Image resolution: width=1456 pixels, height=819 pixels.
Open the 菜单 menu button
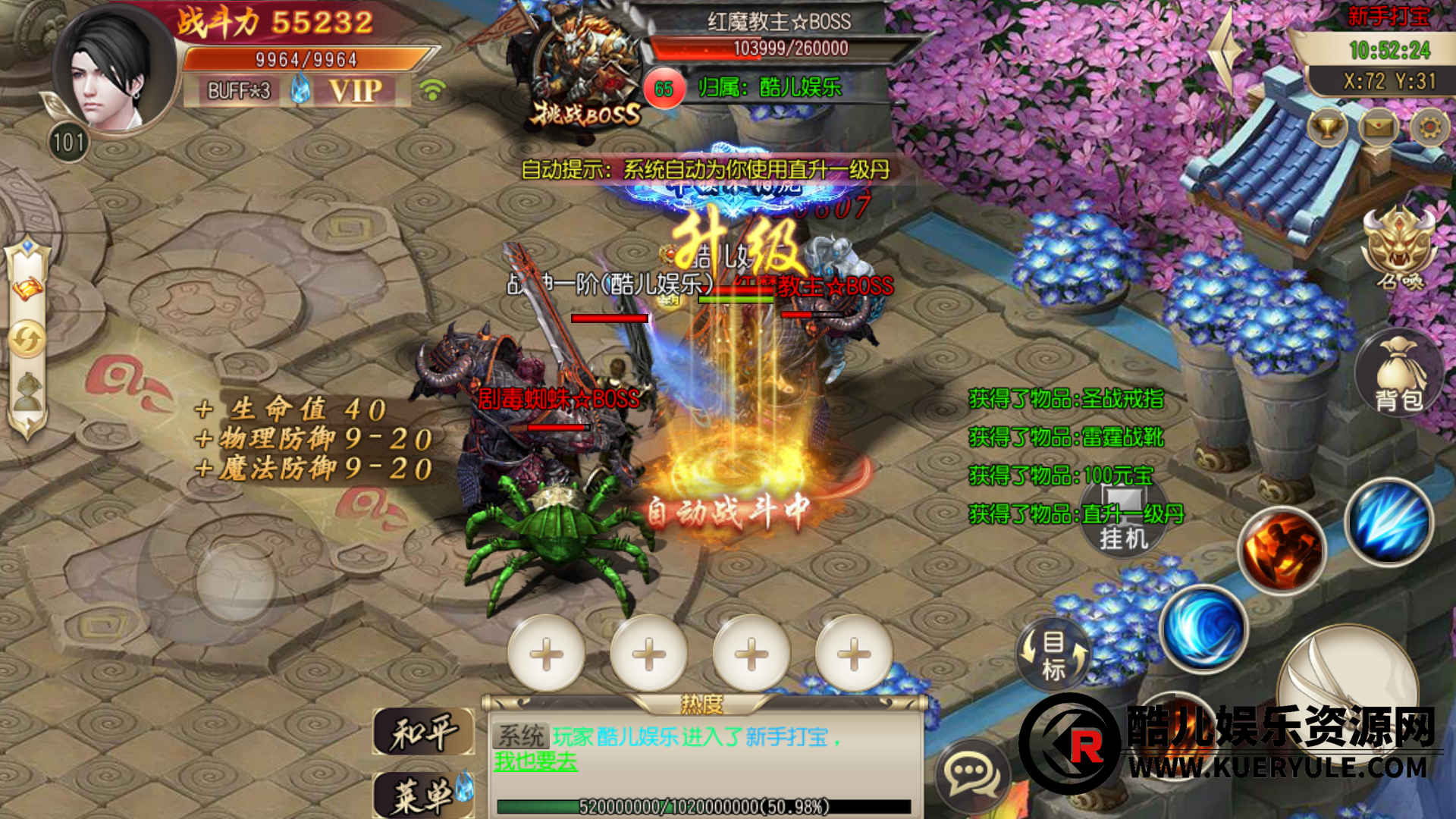(x=423, y=795)
